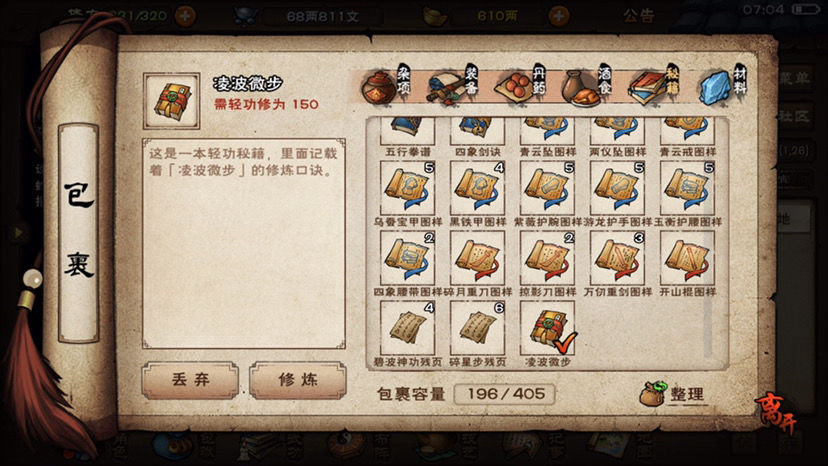Image resolution: width=828 pixels, height=466 pixels.
Task: Choose the 万仞重剑图样 scroll
Action: click(617, 258)
